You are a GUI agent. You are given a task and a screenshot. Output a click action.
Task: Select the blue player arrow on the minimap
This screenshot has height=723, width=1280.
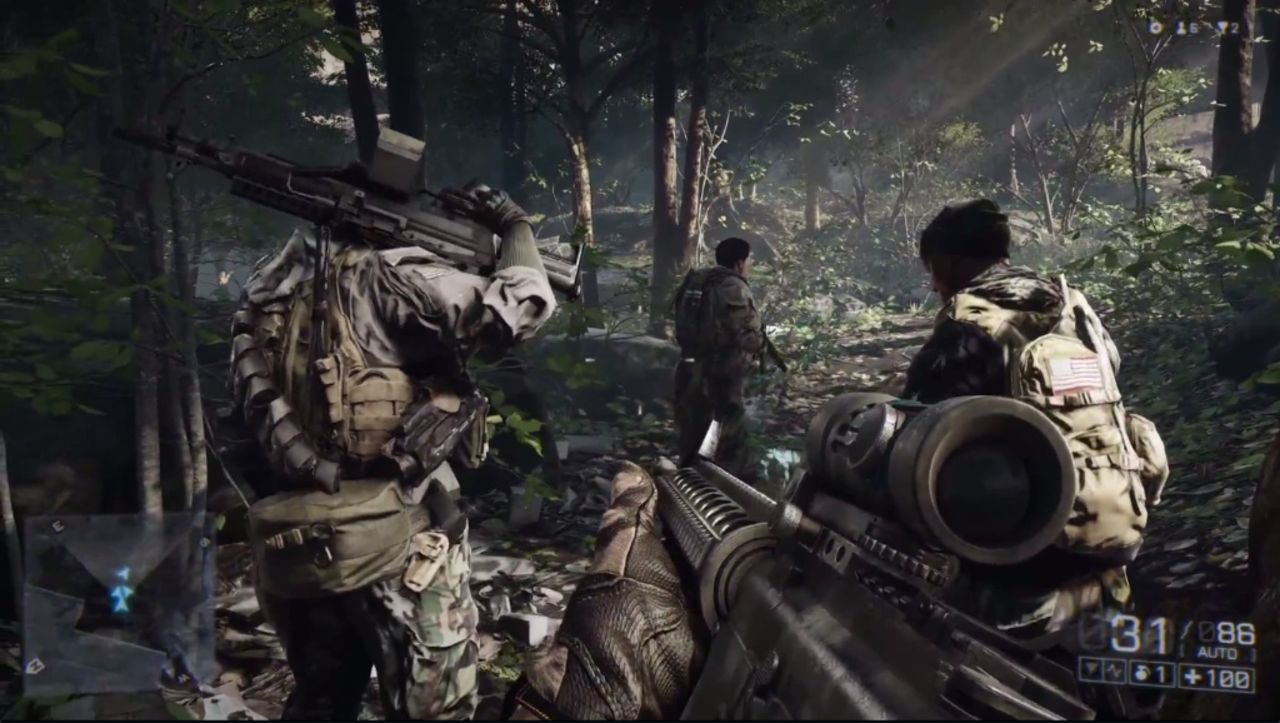coord(121,598)
